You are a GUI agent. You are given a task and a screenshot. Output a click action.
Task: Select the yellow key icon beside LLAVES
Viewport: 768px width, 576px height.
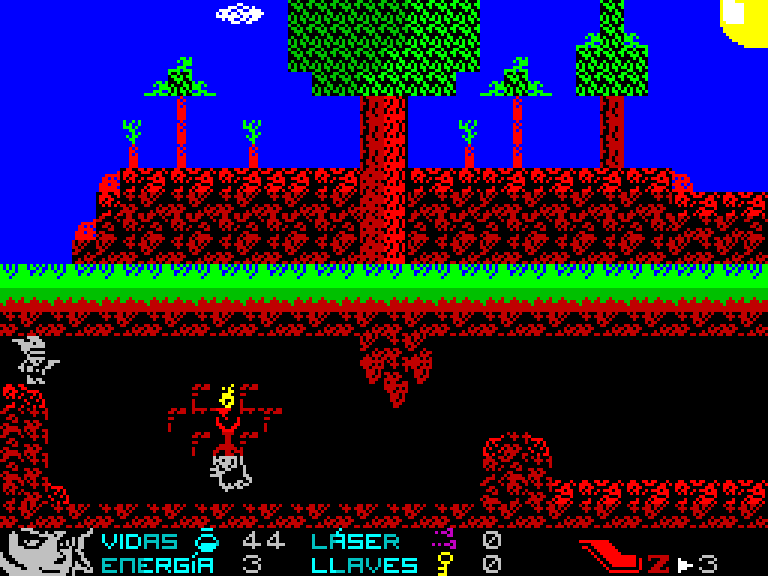pos(443,564)
